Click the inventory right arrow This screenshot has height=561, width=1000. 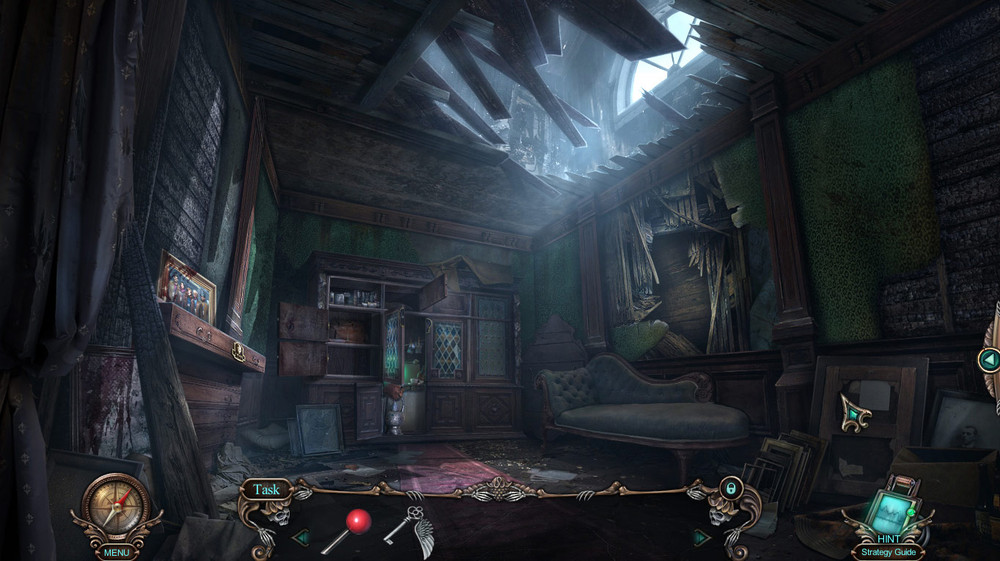pos(701,537)
